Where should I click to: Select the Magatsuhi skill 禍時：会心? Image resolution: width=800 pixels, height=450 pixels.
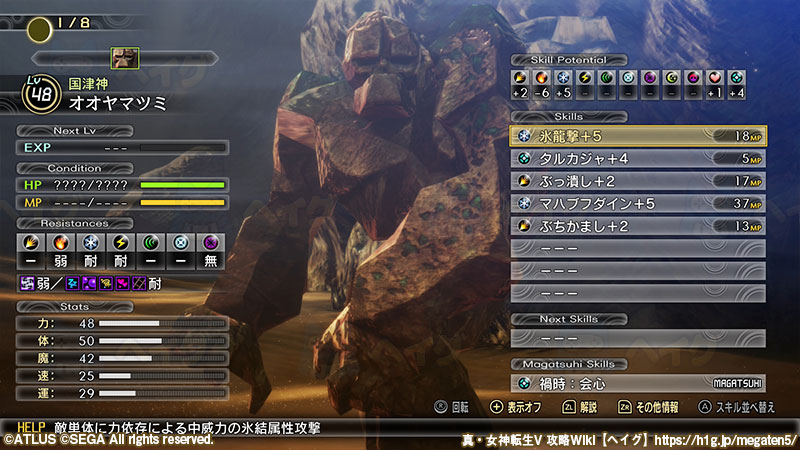click(640, 383)
